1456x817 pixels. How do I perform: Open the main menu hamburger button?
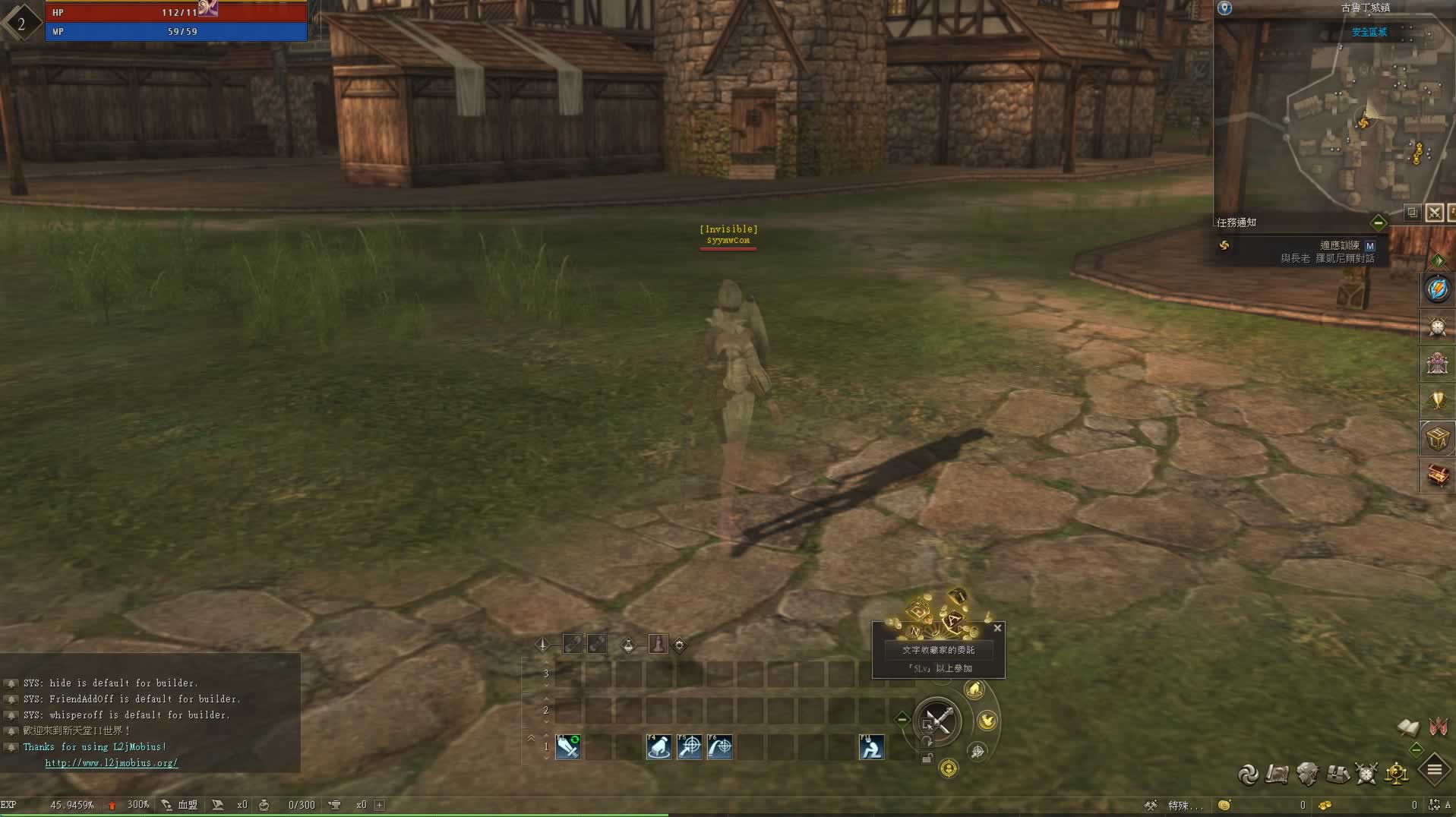[x=1434, y=770]
